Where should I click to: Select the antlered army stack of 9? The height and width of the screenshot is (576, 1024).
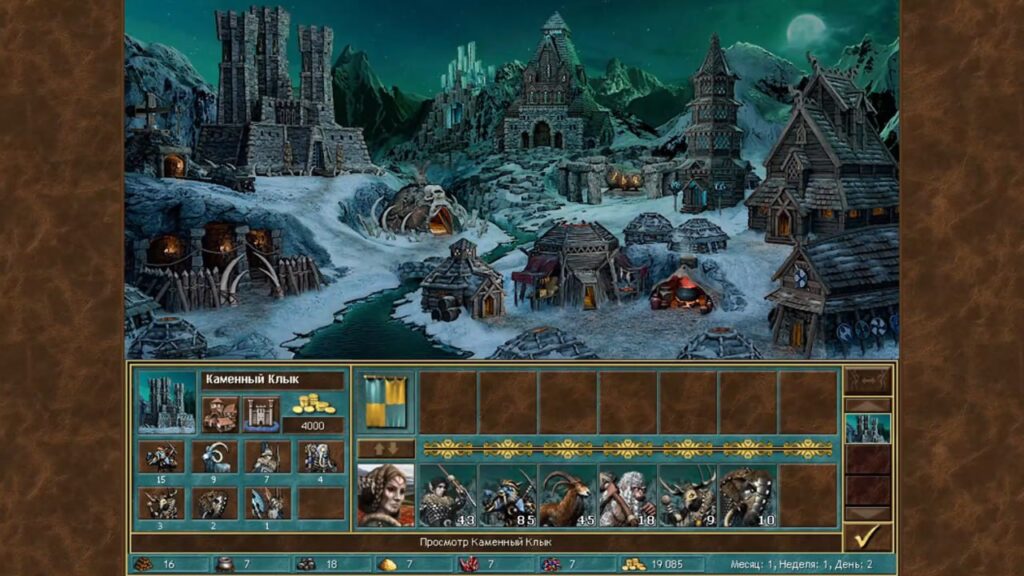coord(687,495)
